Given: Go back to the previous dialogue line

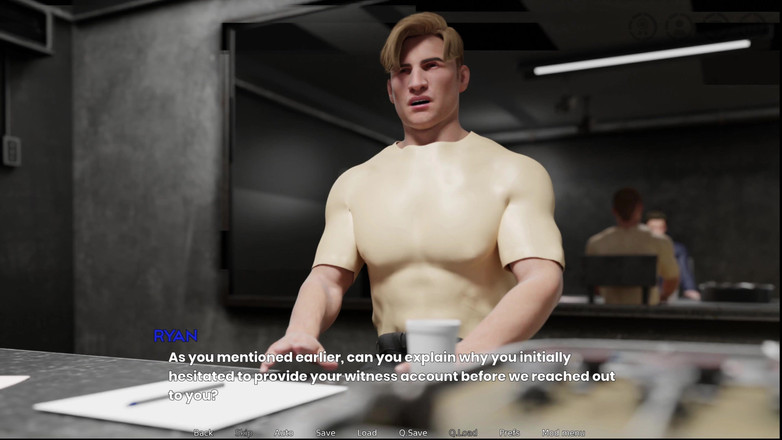Looking at the screenshot, I should 203,433.
